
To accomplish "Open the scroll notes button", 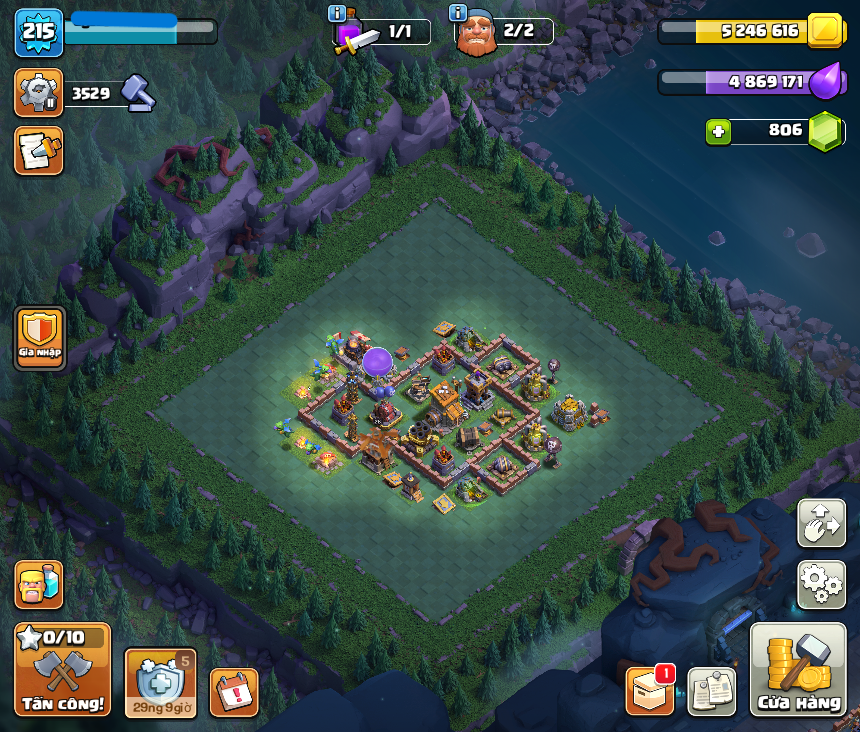I will pos(38,151).
